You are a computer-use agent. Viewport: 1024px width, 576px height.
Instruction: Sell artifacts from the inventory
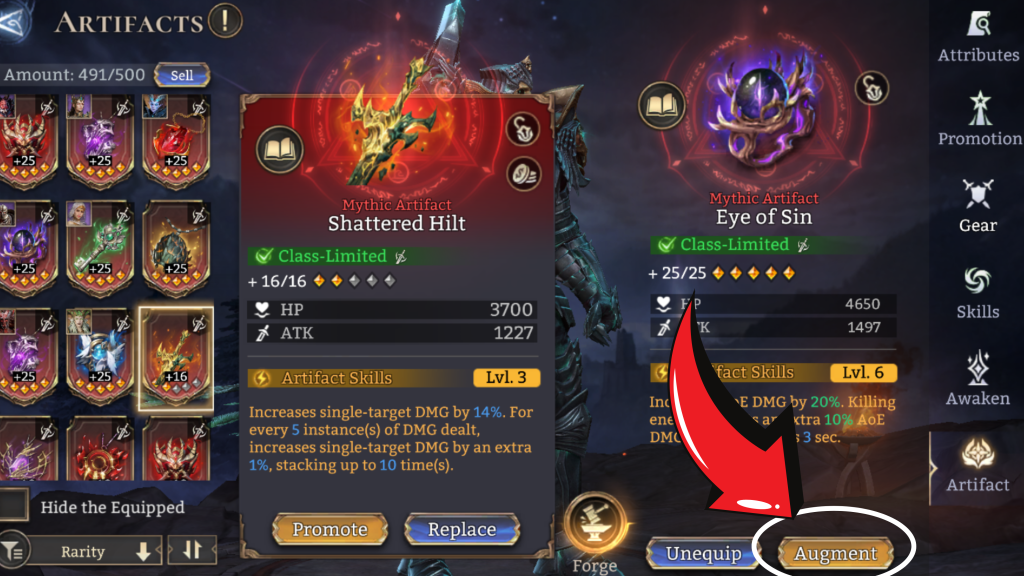point(182,75)
